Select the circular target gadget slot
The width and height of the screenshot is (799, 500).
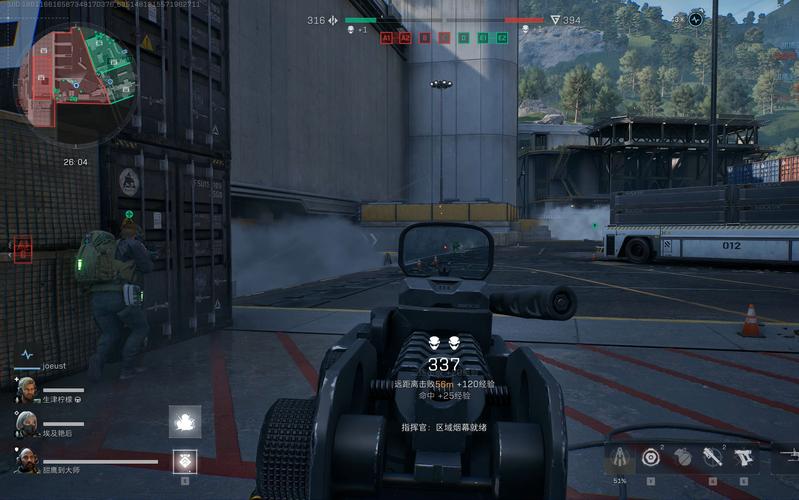tap(651, 457)
